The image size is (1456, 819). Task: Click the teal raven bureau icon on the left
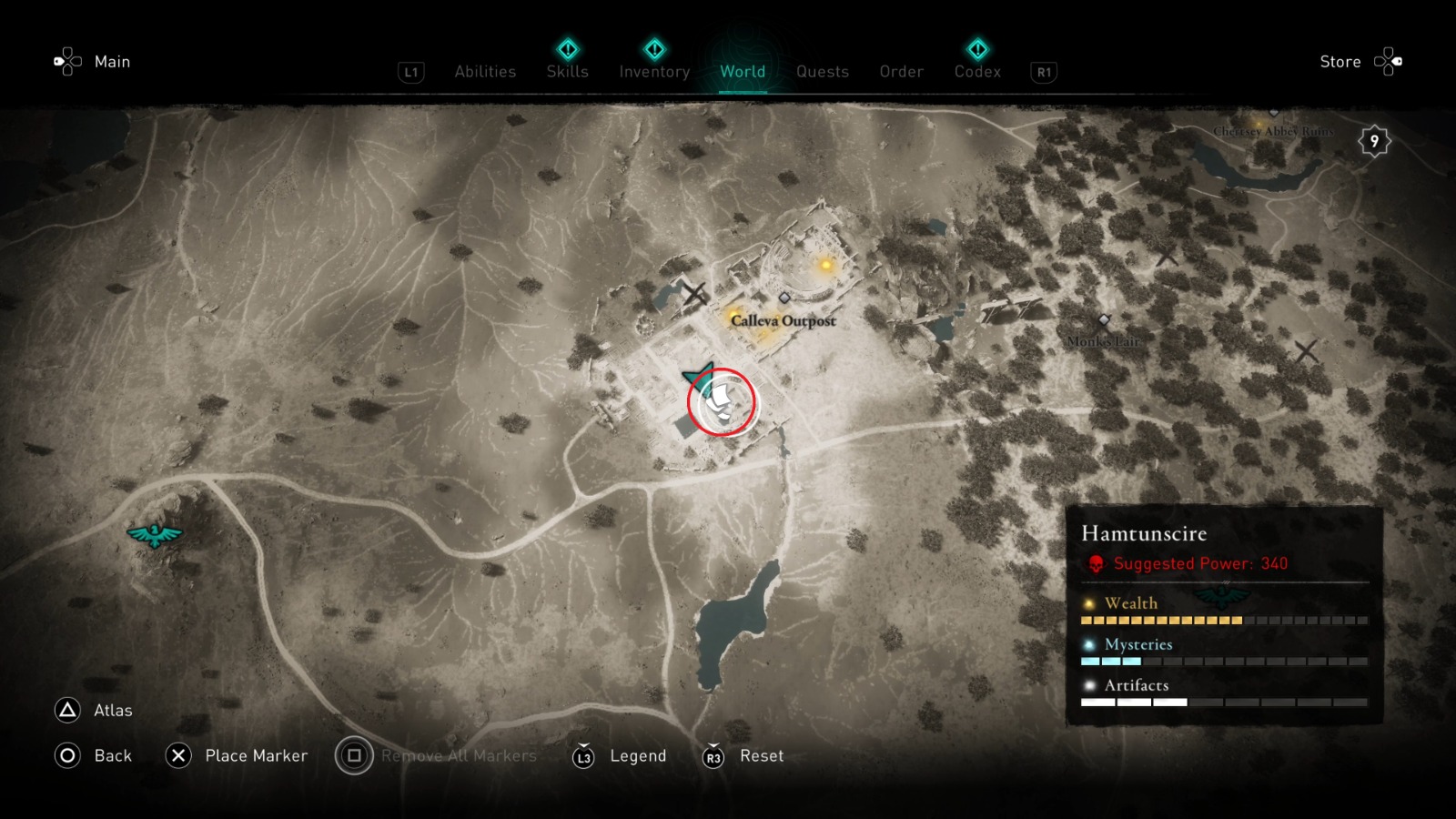[155, 537]
